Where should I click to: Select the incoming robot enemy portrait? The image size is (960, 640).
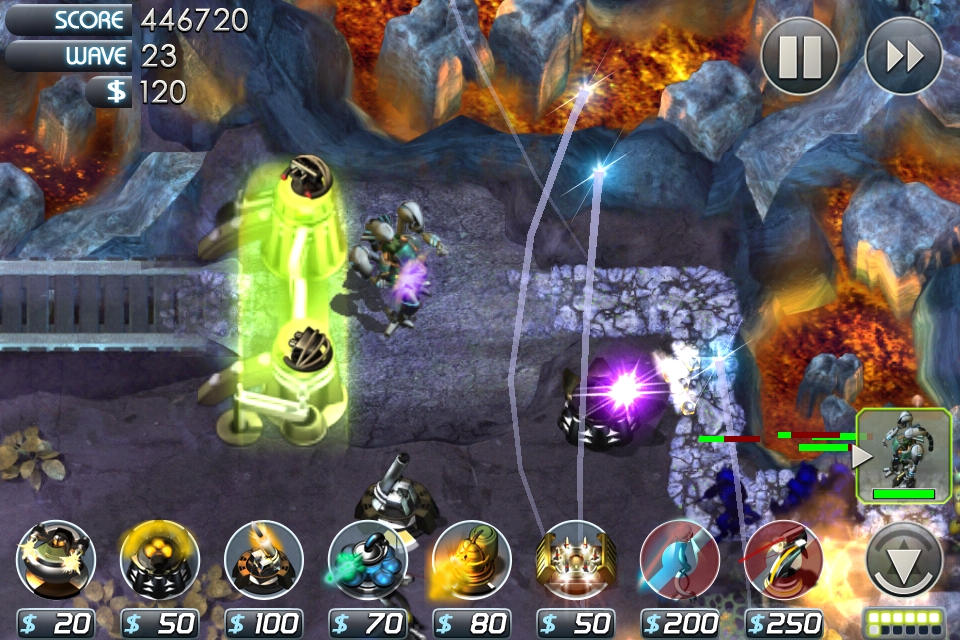(x=903, y=456)
